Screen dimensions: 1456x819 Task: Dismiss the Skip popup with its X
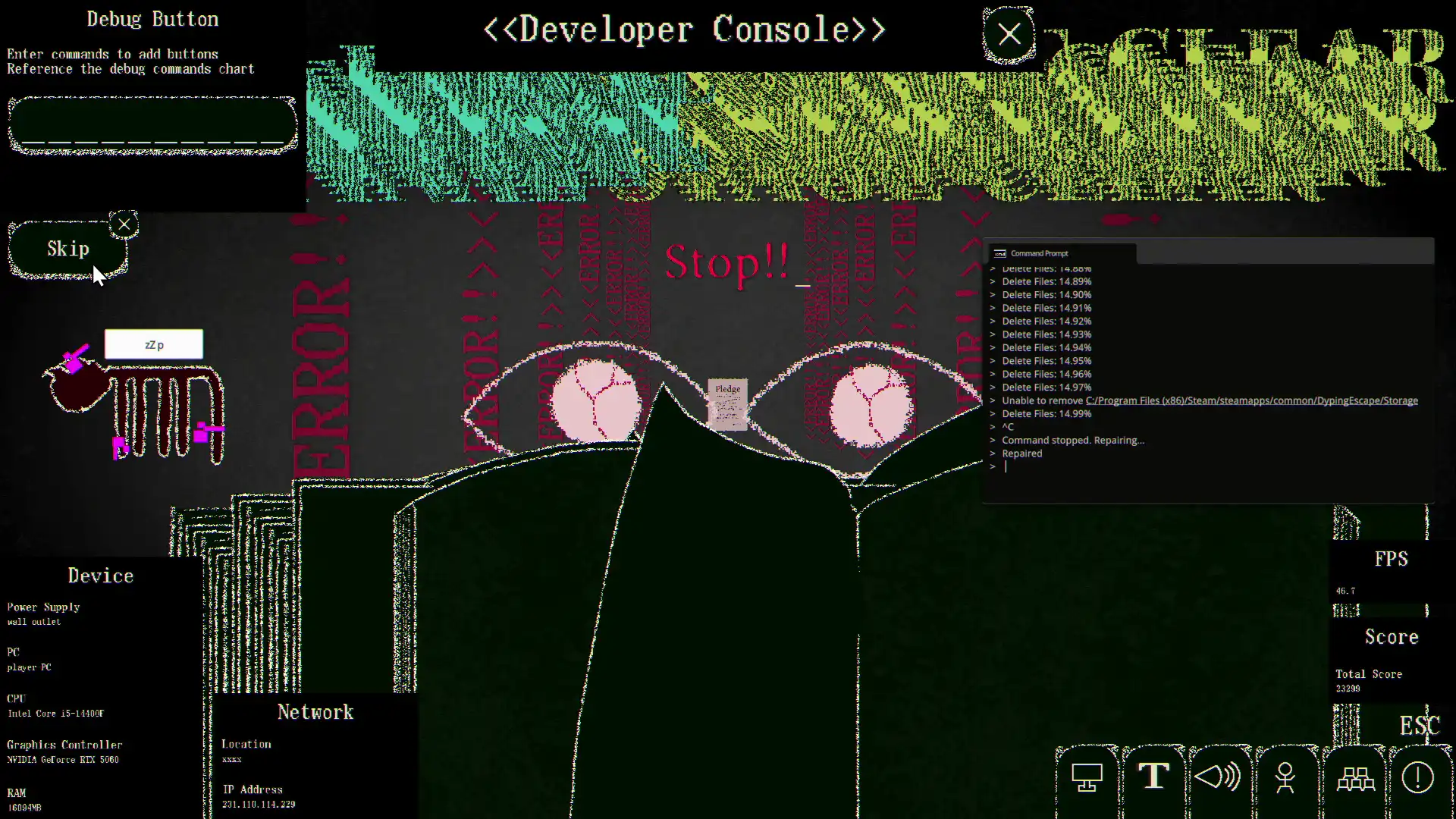point(124,224)
